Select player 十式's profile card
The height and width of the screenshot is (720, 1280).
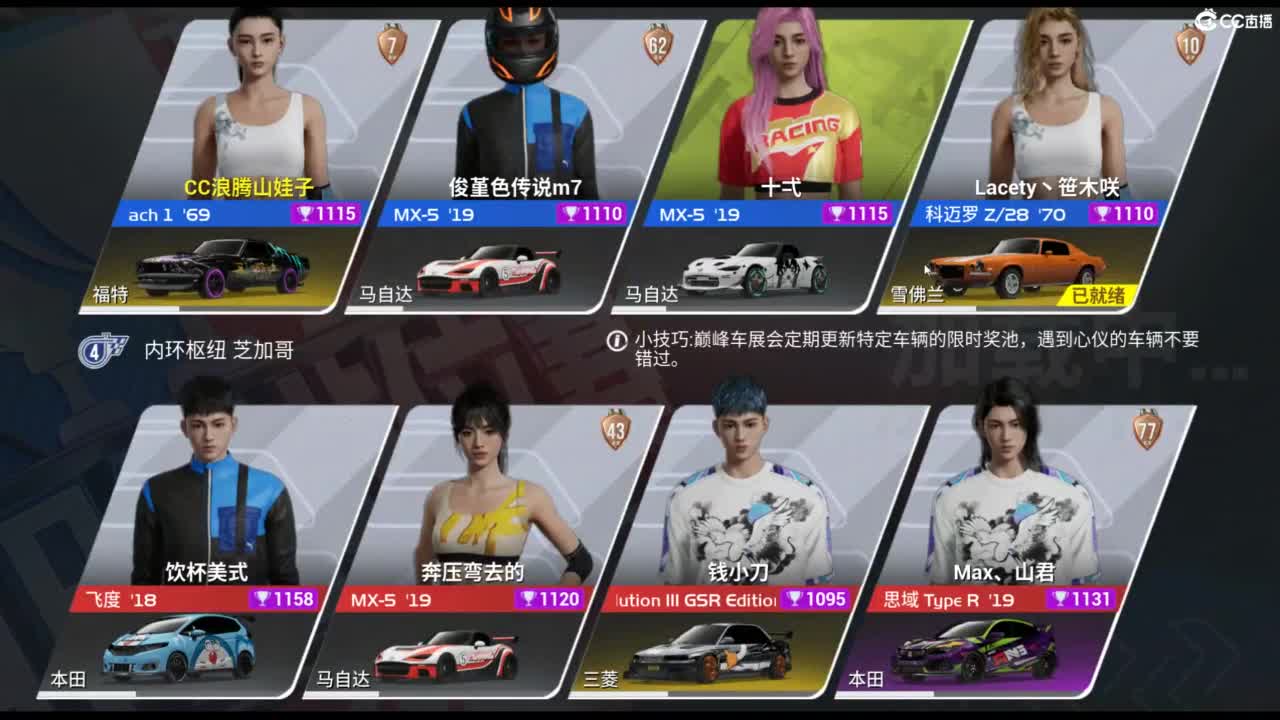[790, 130]
